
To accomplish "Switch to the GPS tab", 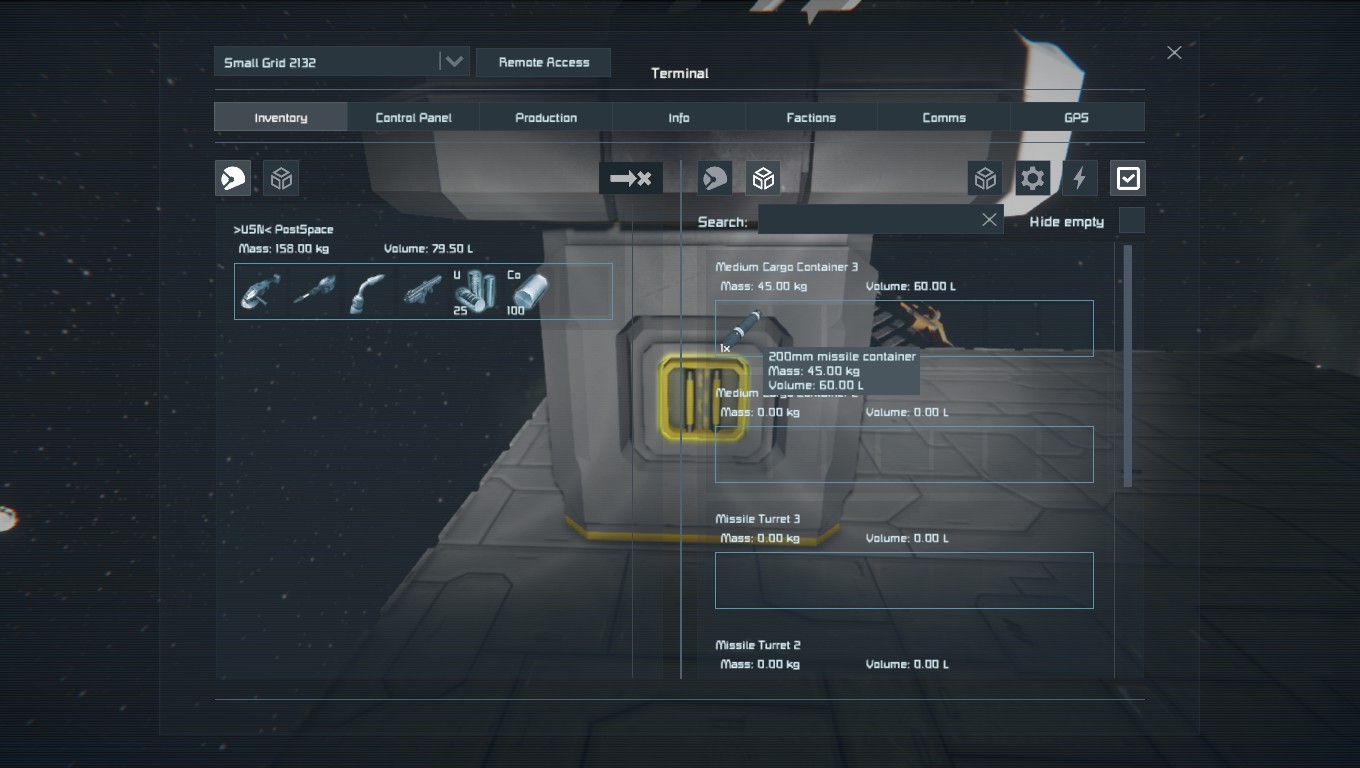I will click(1076, 117).
